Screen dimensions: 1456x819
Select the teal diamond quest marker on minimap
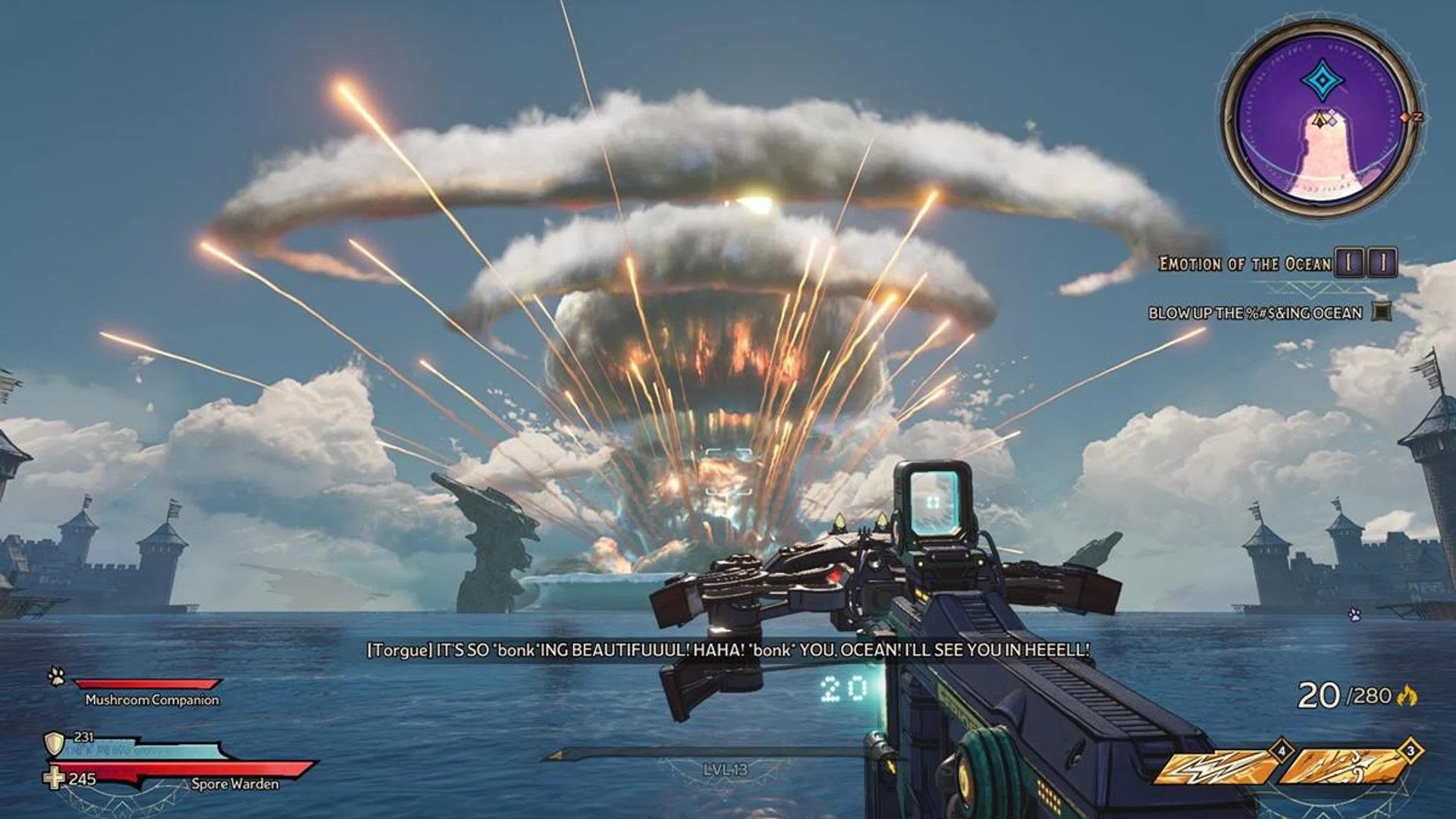[1322, 80]
